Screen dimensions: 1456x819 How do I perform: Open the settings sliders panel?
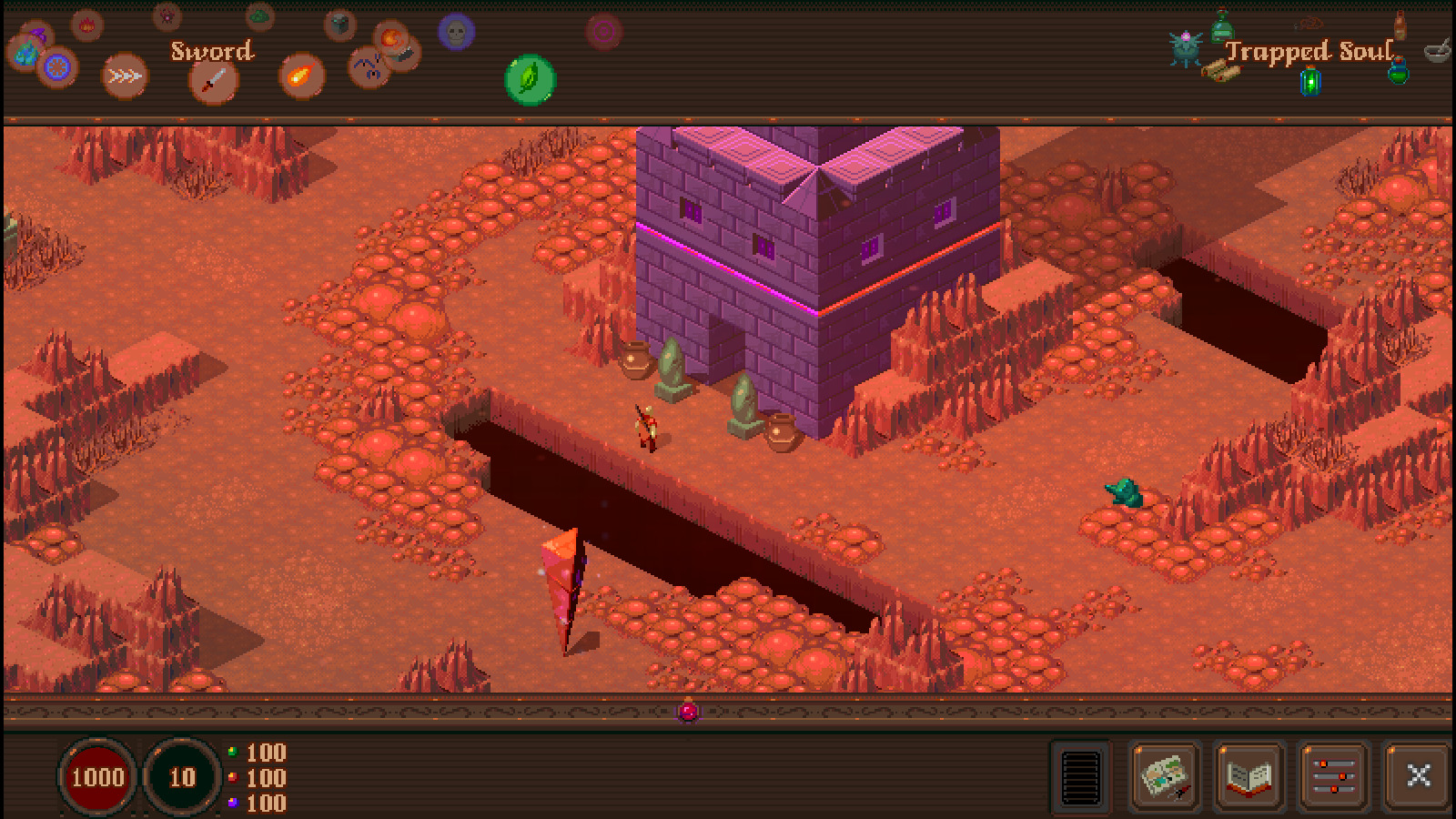tap(1333, 777)
